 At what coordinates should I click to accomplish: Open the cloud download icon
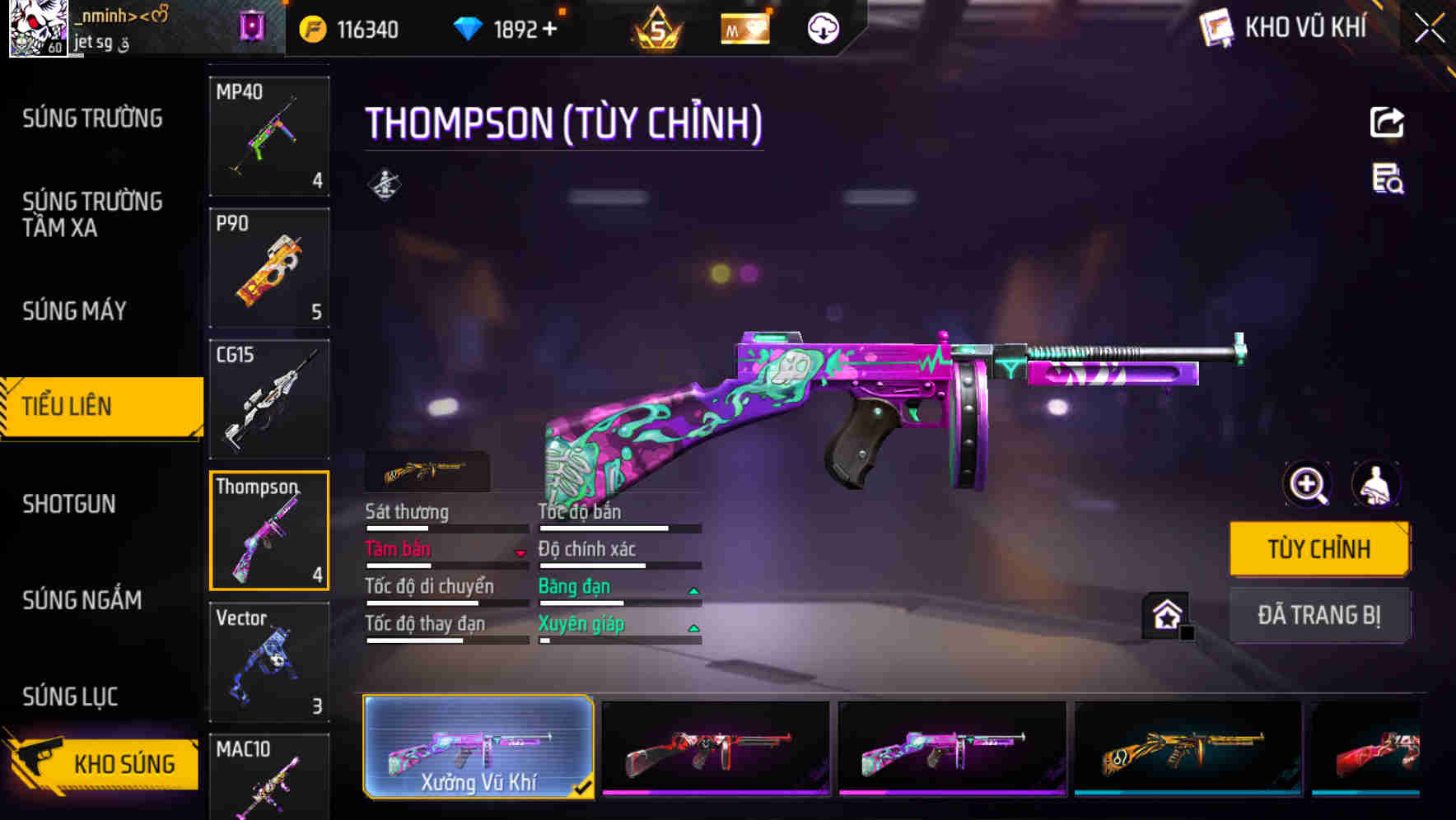click(x=824, y=27)
